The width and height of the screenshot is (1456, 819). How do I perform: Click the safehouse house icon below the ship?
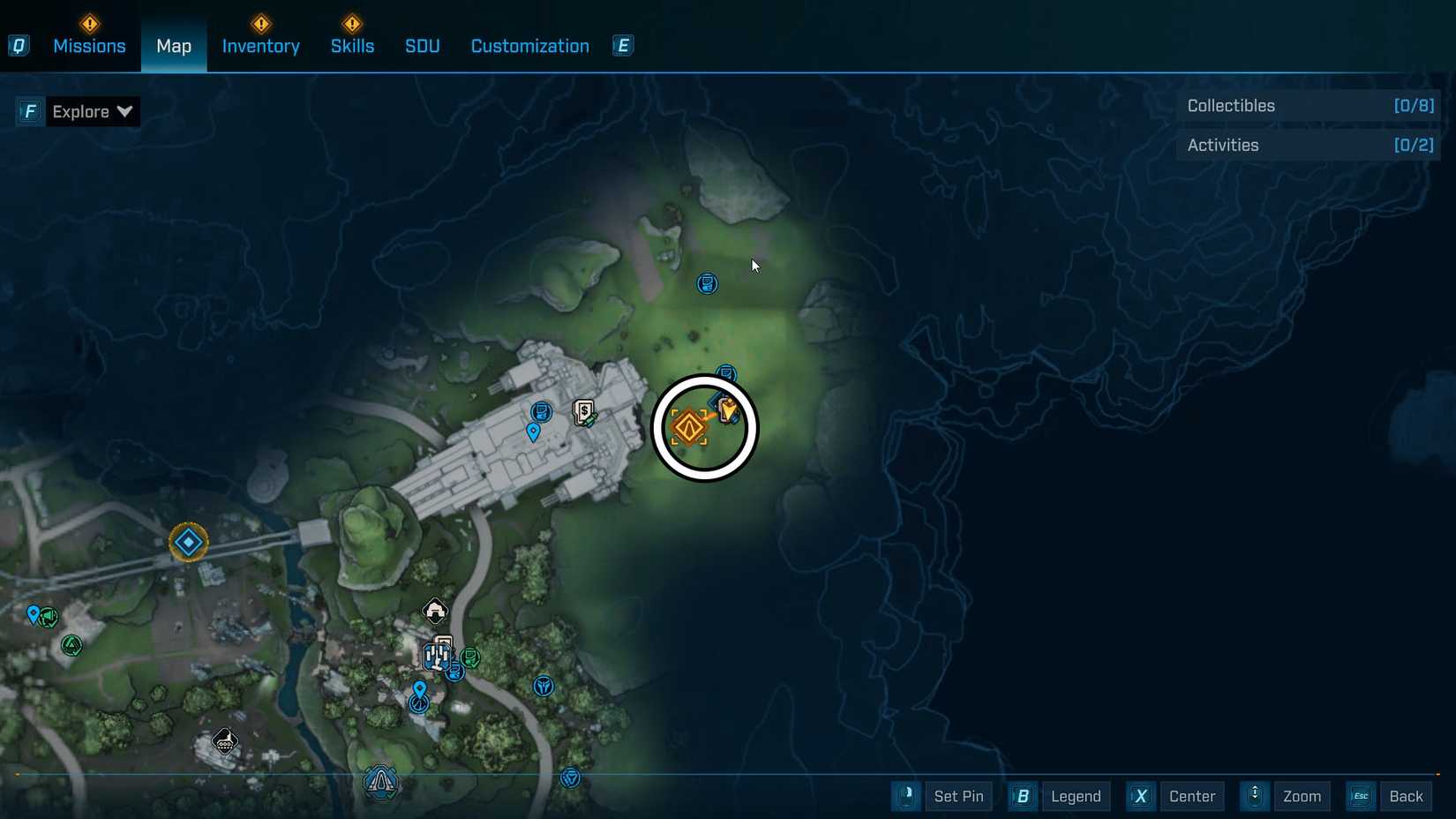point(435,612)
